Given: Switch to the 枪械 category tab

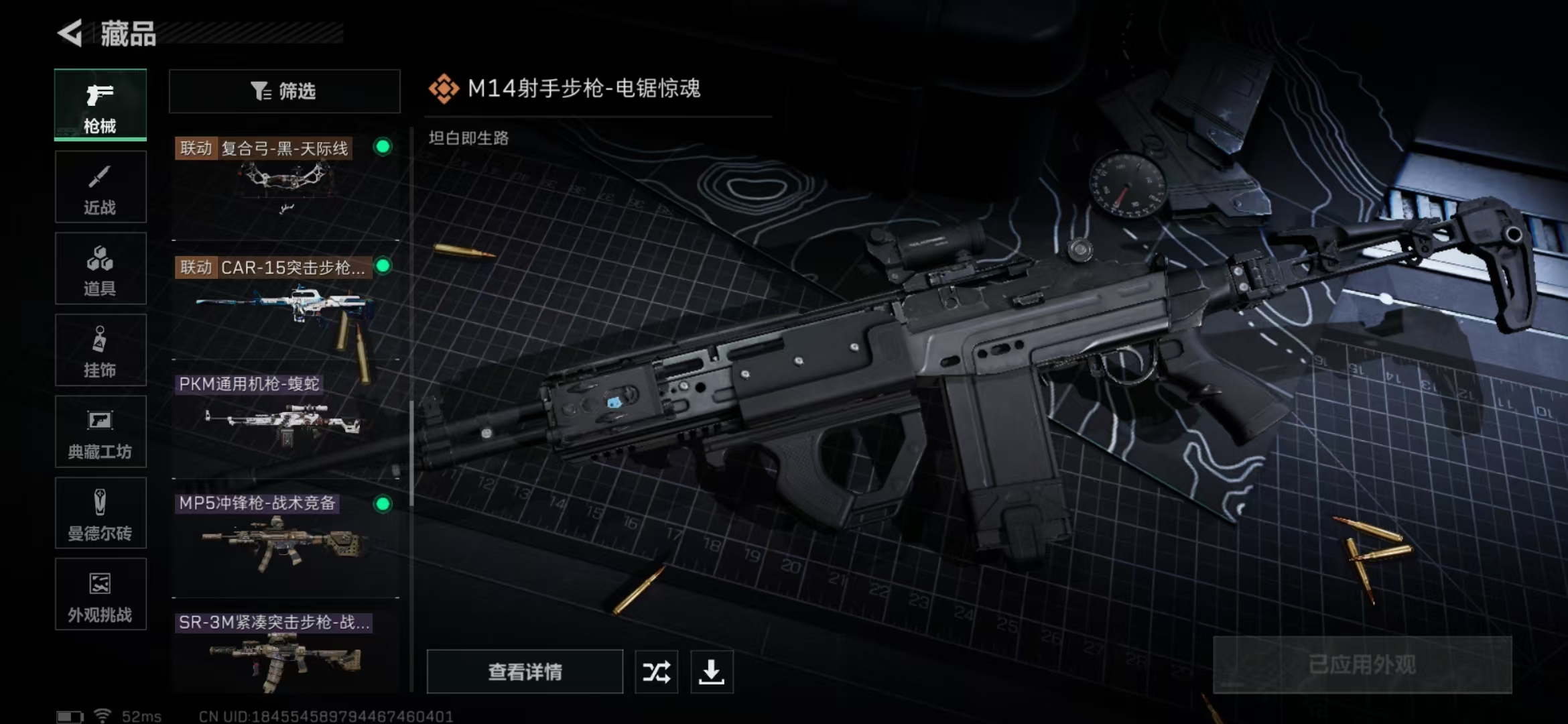Looking at the screenshot, I should point(101,105).
